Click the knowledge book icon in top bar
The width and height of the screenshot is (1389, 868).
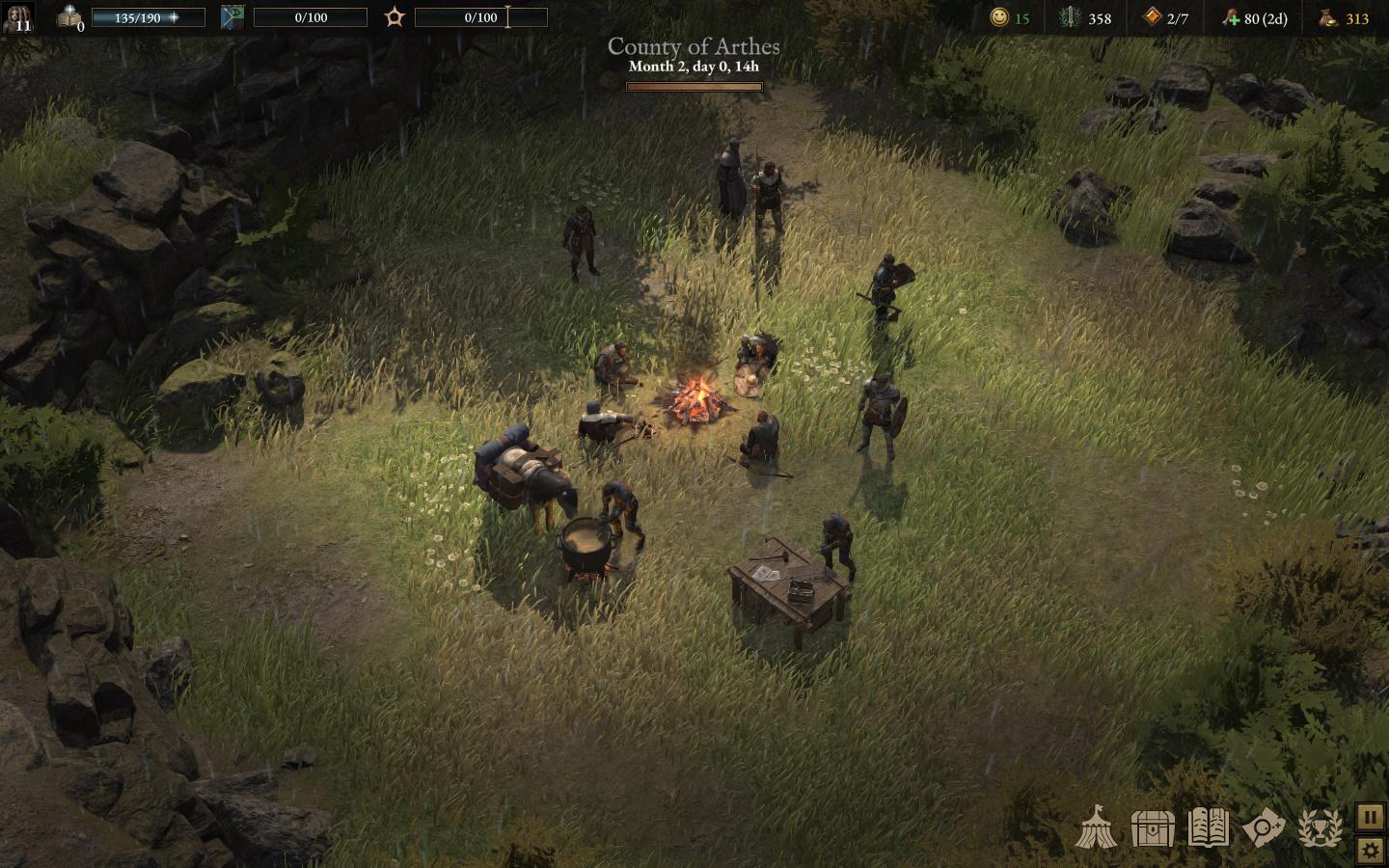pyautogui.click(x=69, y=17)
